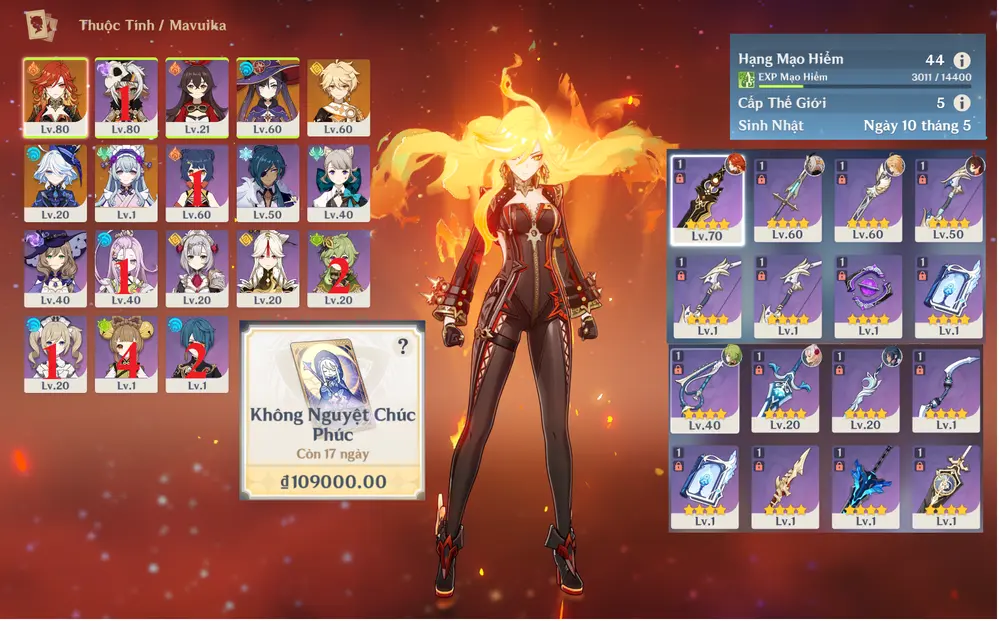Pick Furina's Lv.20 portrait
Screen dimensions: 999x621
[x=56, y=183]
